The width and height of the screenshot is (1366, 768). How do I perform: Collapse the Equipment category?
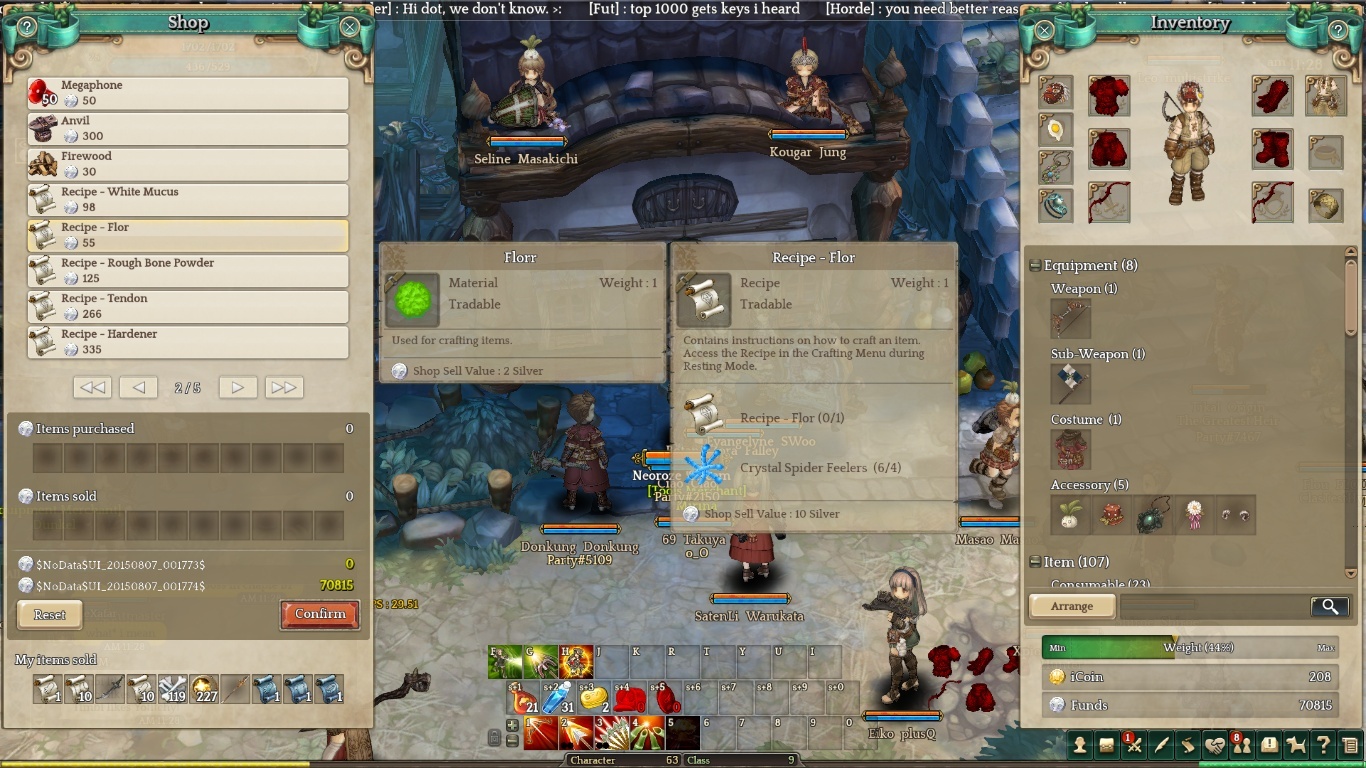pos(1036,266)
